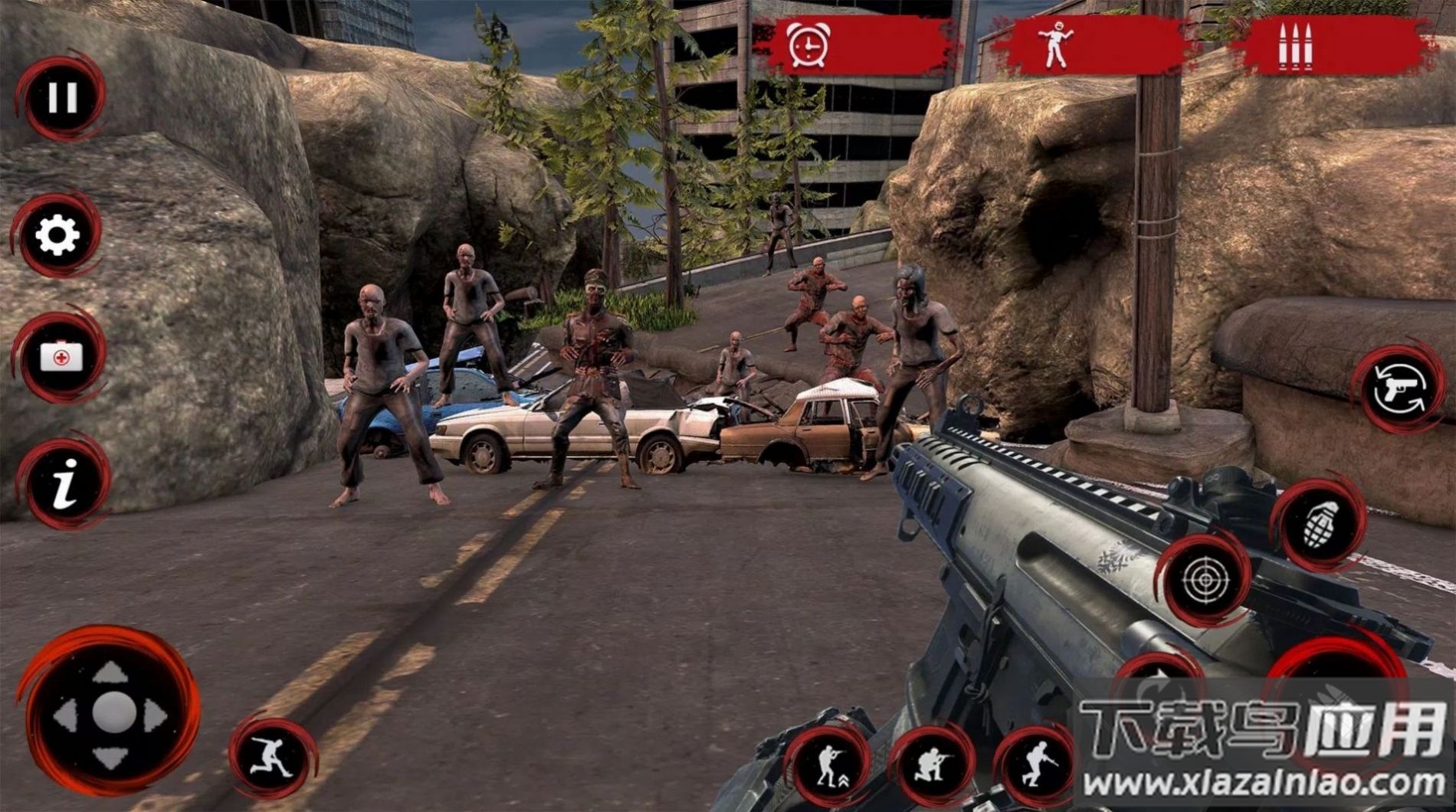Select the standing soldier stance

pyautogui.click(x=828, y=764)
